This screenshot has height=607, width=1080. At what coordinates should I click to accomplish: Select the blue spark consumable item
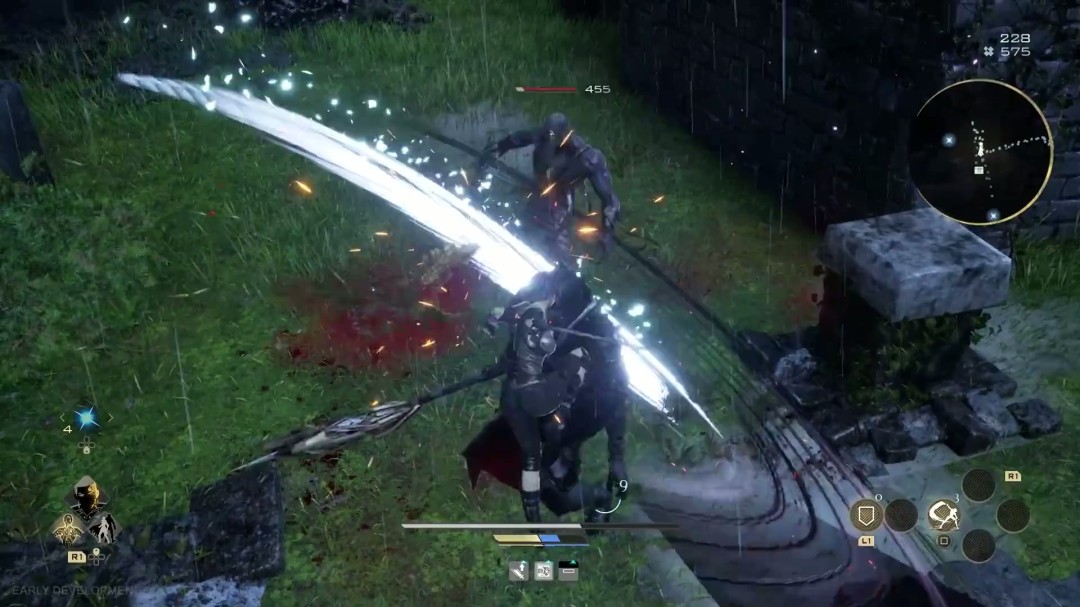coord(86,417)
